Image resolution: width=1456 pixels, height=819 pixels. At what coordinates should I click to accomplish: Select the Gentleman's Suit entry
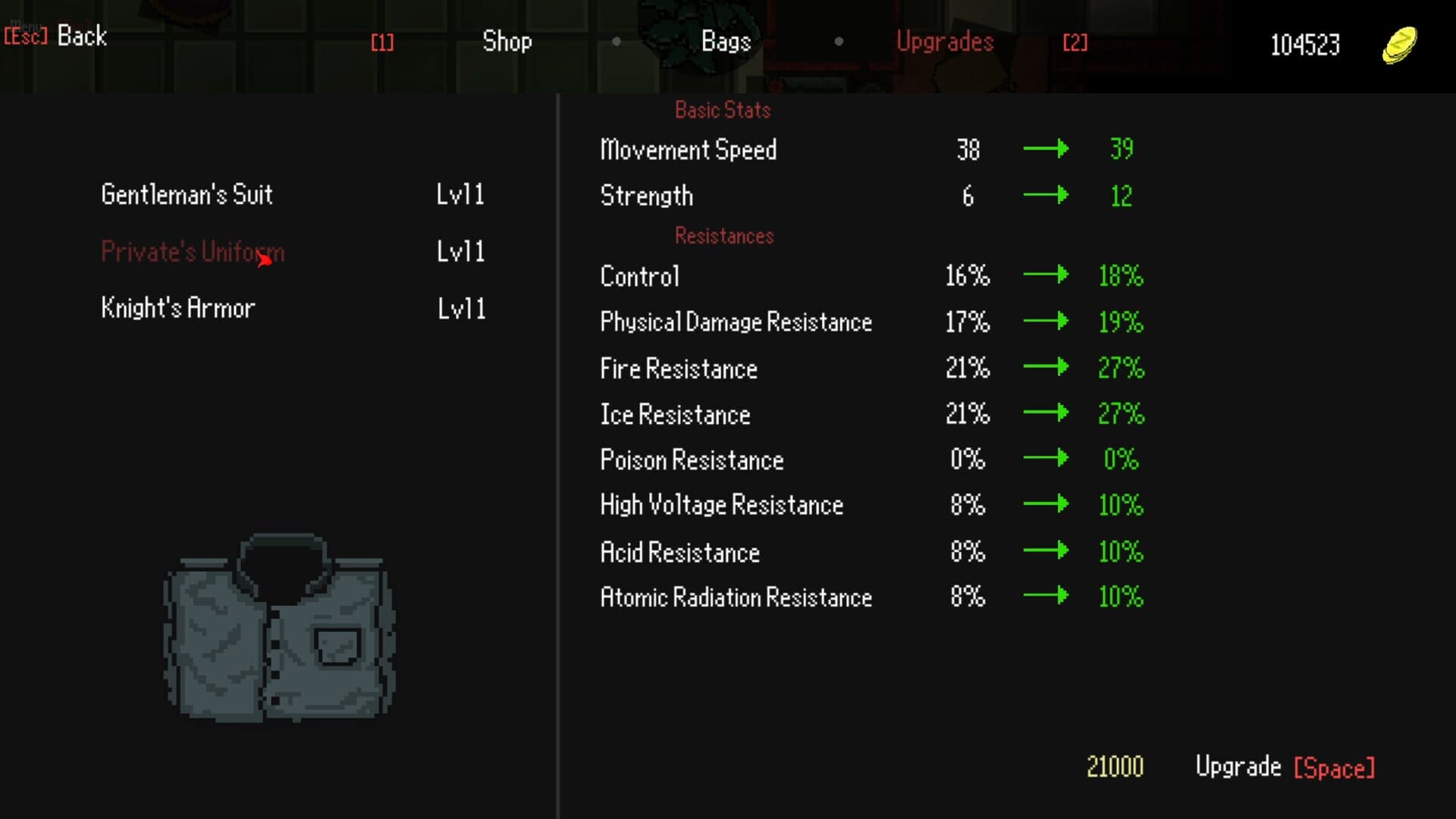coord(187,195)
